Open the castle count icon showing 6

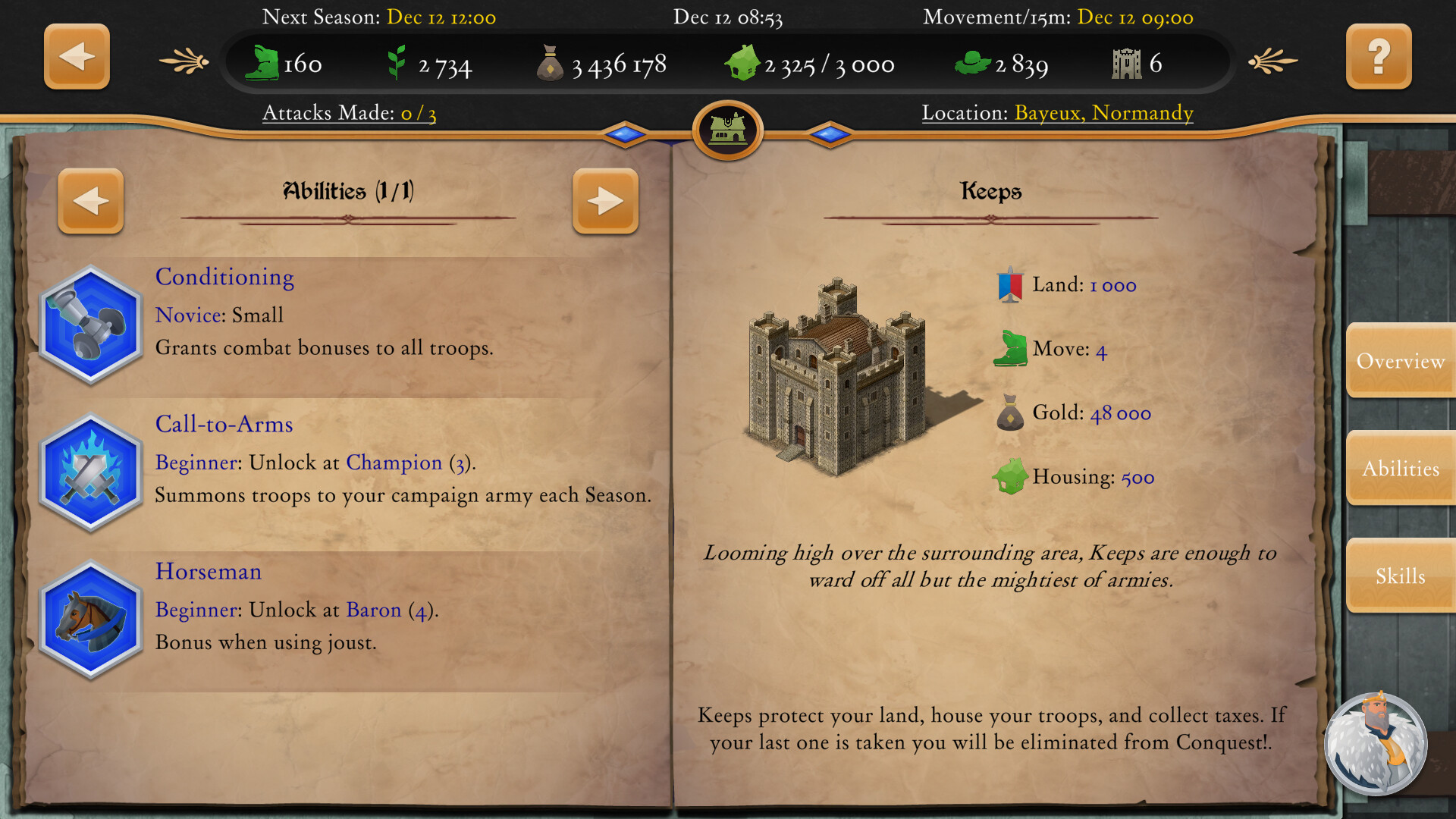pyautogui.click(x=1126, y=62)
